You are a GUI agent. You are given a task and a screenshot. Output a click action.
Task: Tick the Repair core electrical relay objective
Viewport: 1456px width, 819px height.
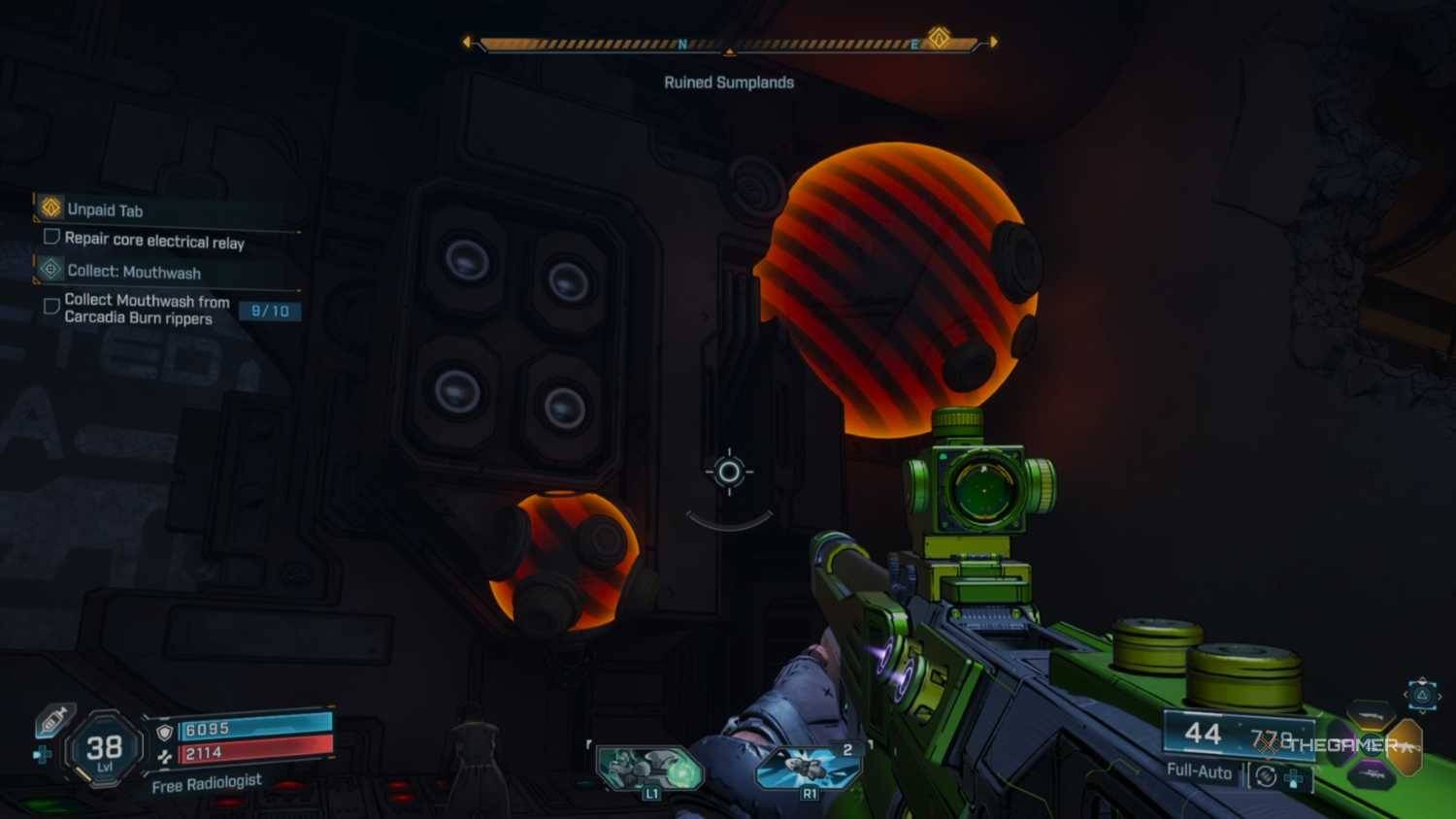pos(52,237)
